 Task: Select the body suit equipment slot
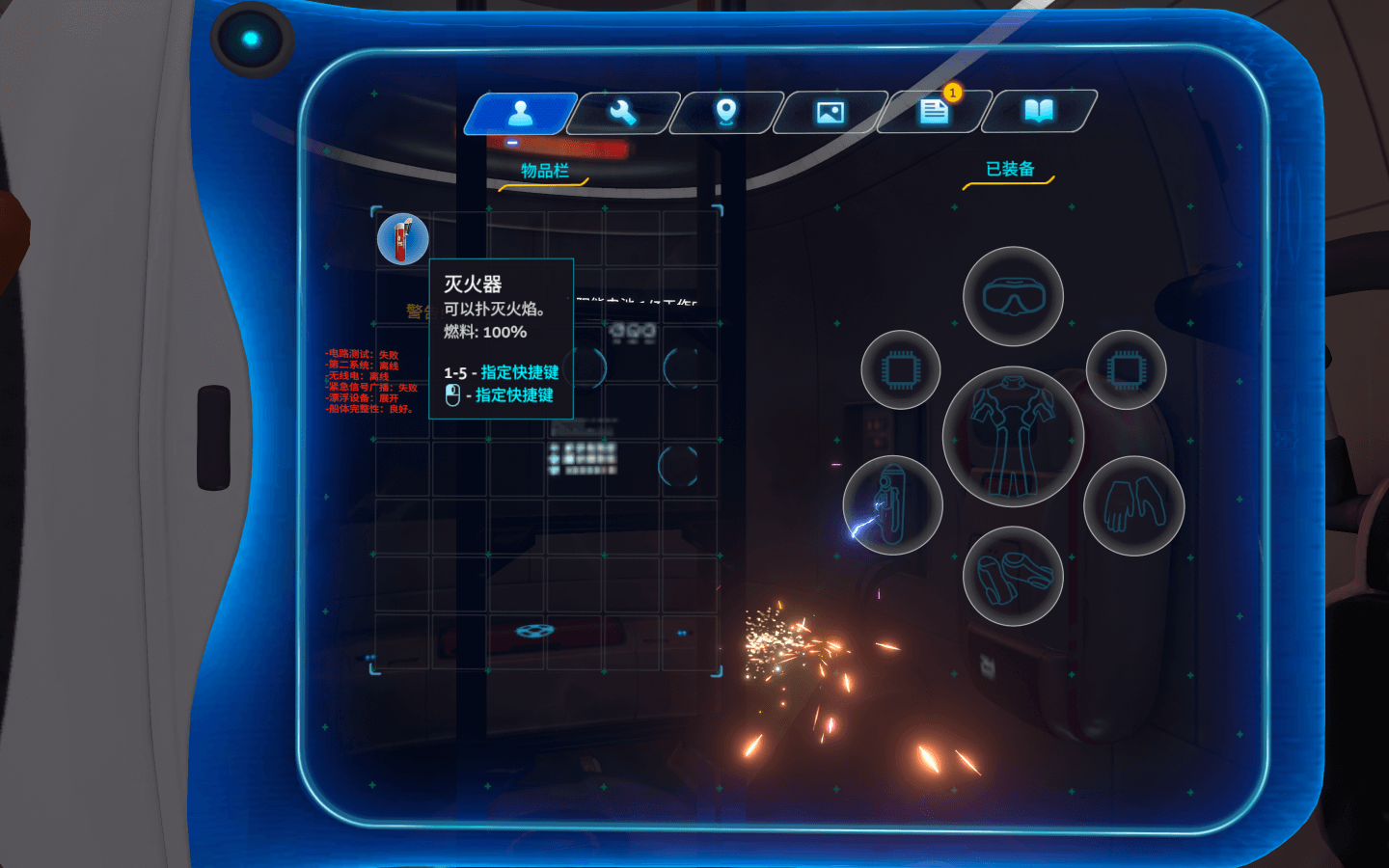(x=1013, y=437)
